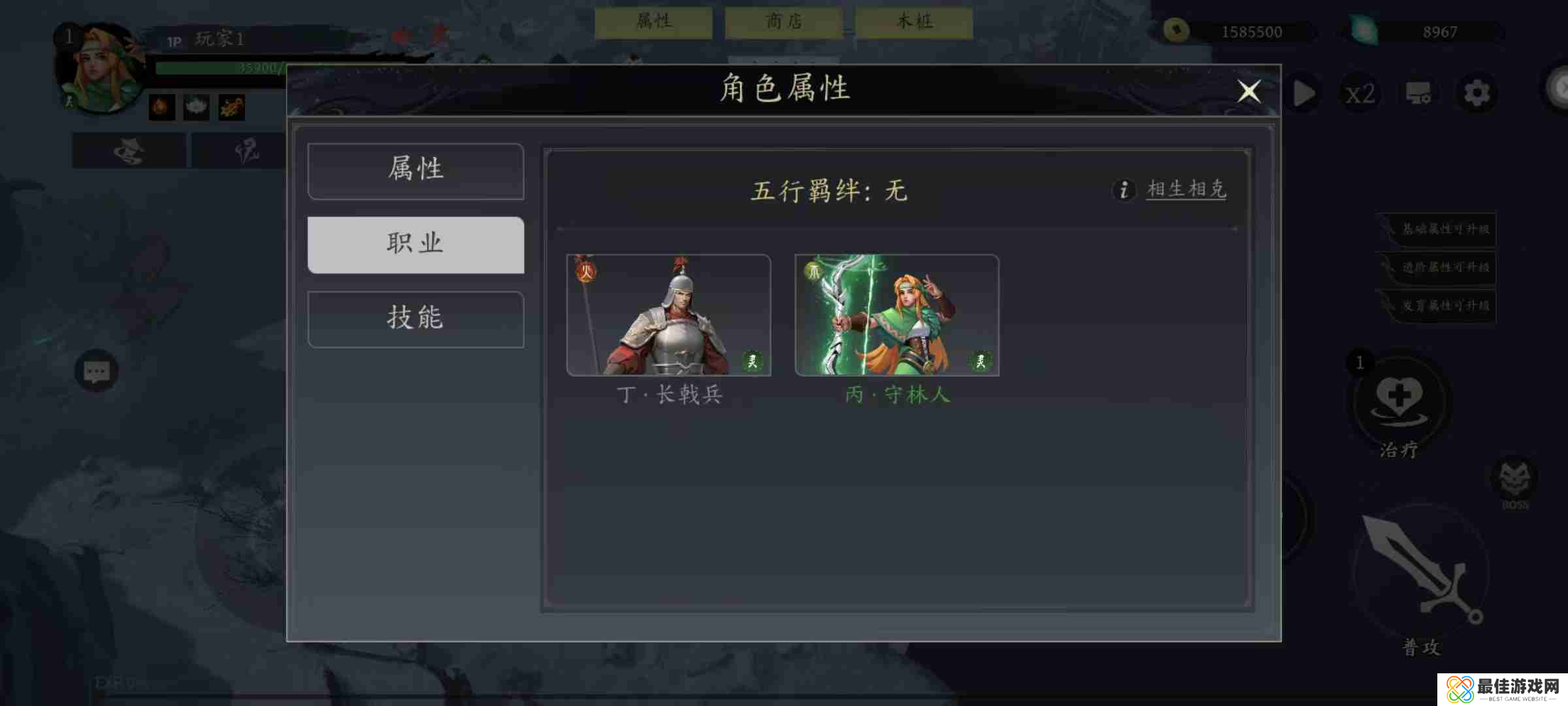Switch to the 木桩 tab at top
The image size is (1568, 706).
913,22
